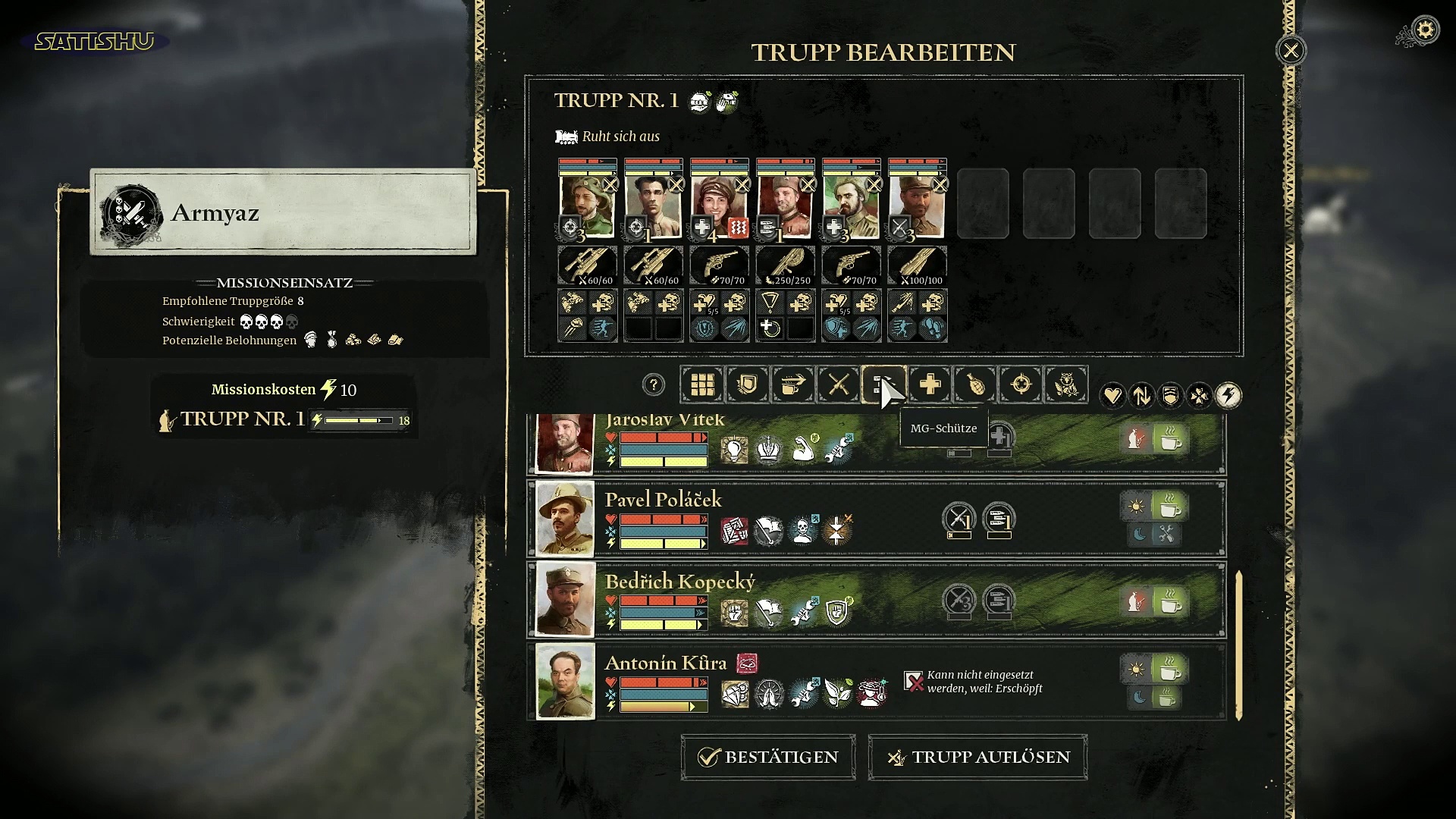
Task: Close the Trupp bearbeiten window
Action: 1291,51
